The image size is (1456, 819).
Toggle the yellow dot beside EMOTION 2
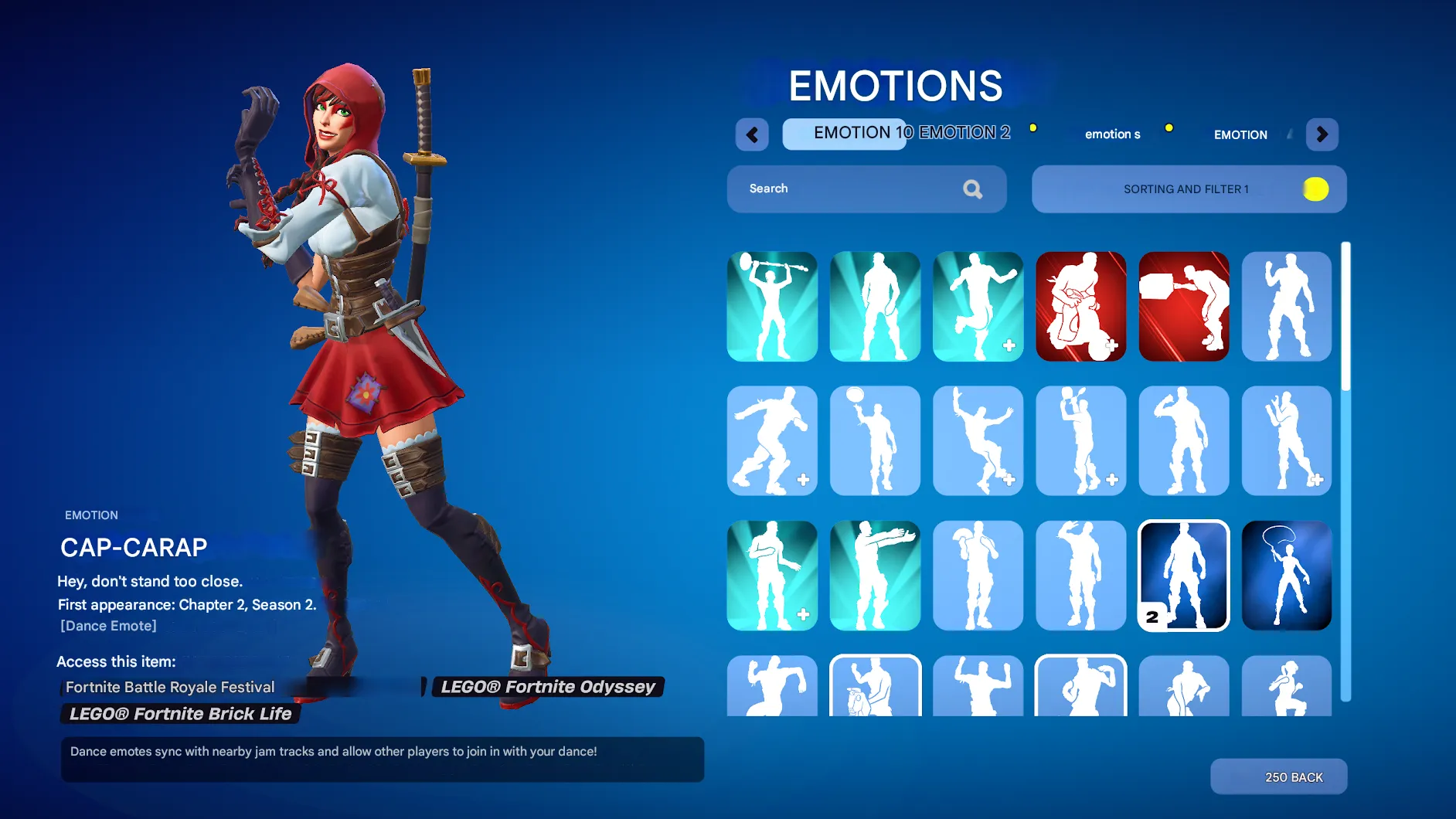pyautogui.click(x=1033, y=127)
